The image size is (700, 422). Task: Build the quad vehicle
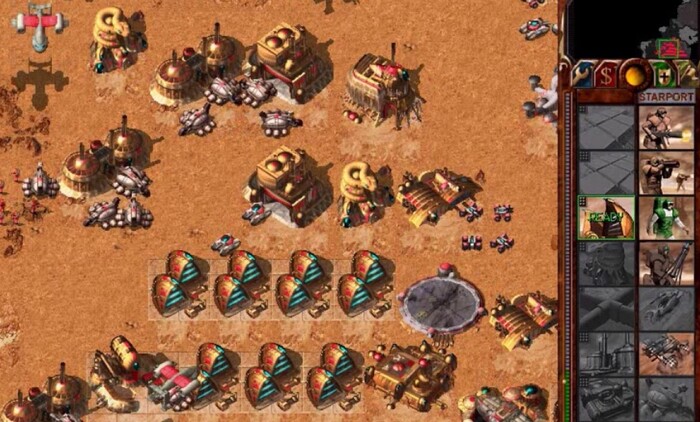click(x=667, y=352)
